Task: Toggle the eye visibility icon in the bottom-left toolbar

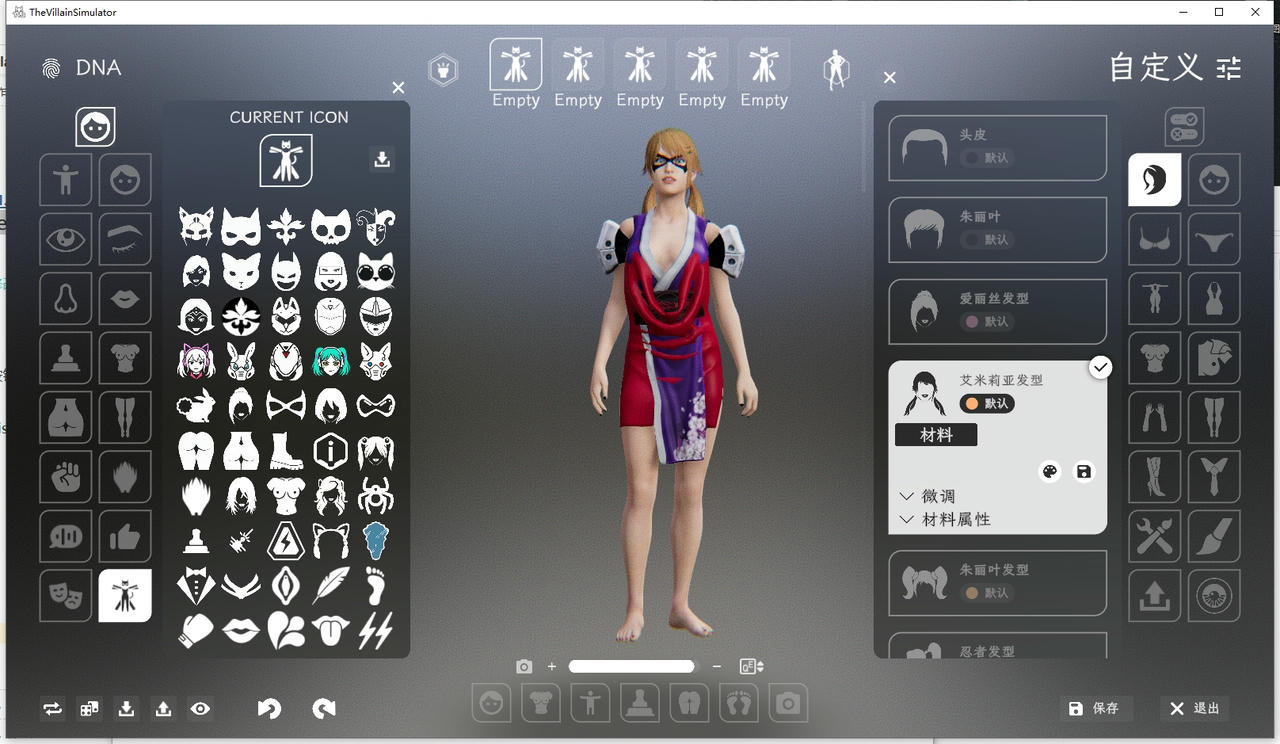Action: (x=201, y=708)
